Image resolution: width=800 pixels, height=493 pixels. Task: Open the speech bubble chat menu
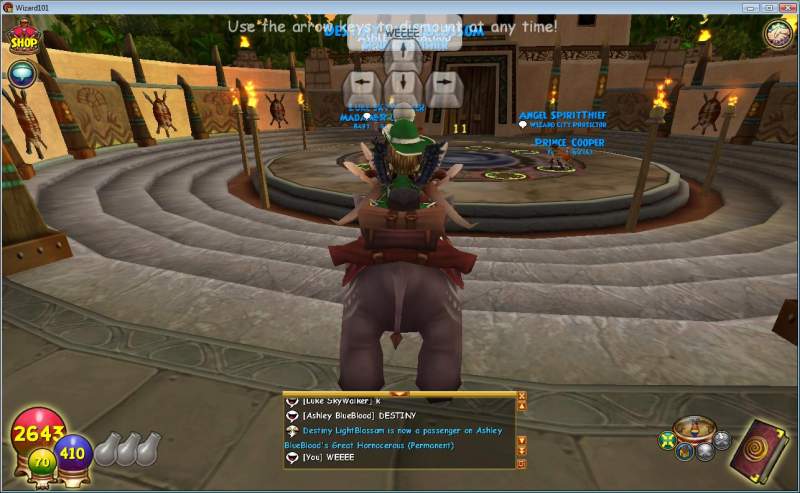click(20, 73)
